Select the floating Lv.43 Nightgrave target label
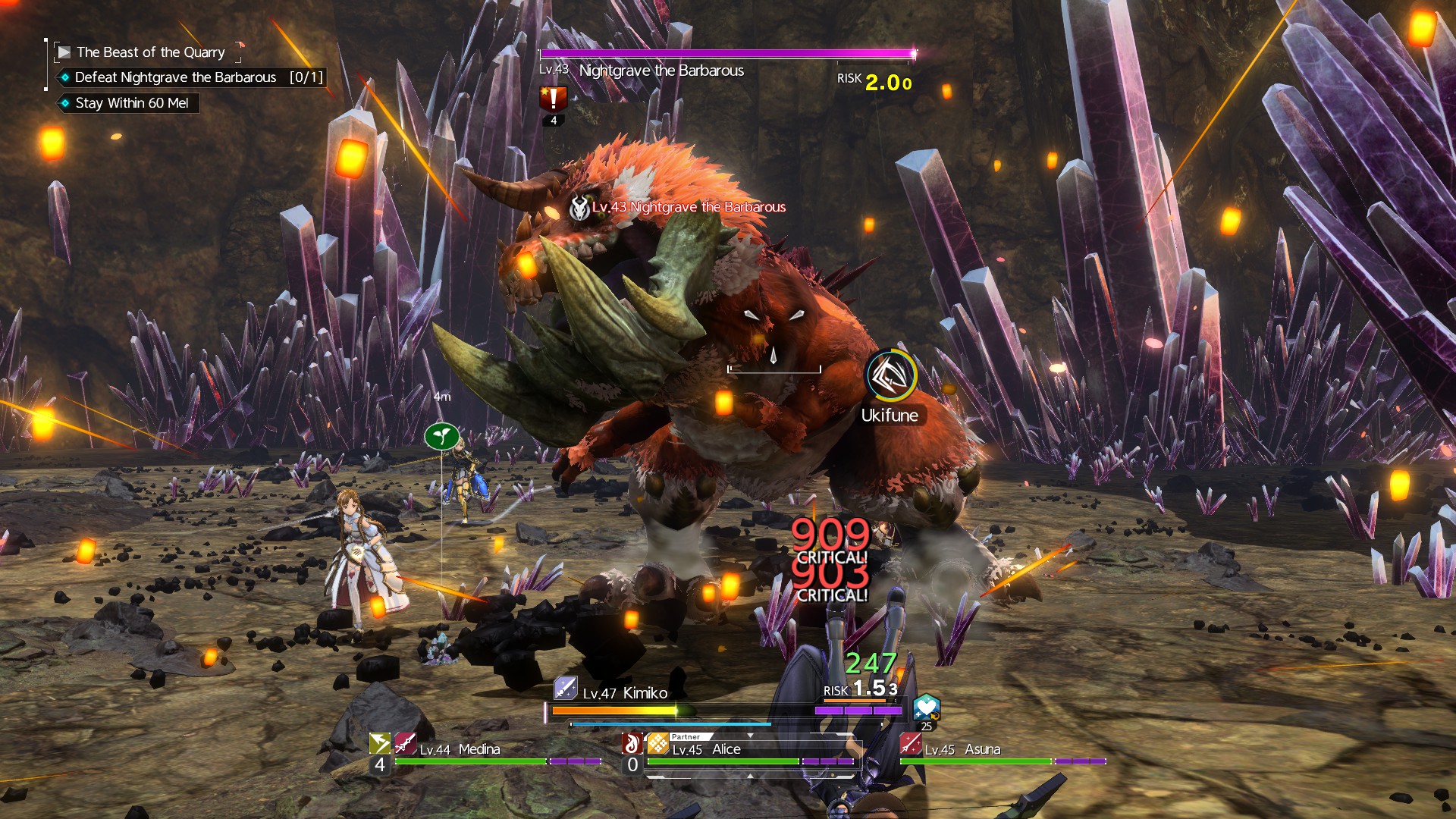Image resolution: width=1456 pixels, height=819 pixels. point(688,207)
